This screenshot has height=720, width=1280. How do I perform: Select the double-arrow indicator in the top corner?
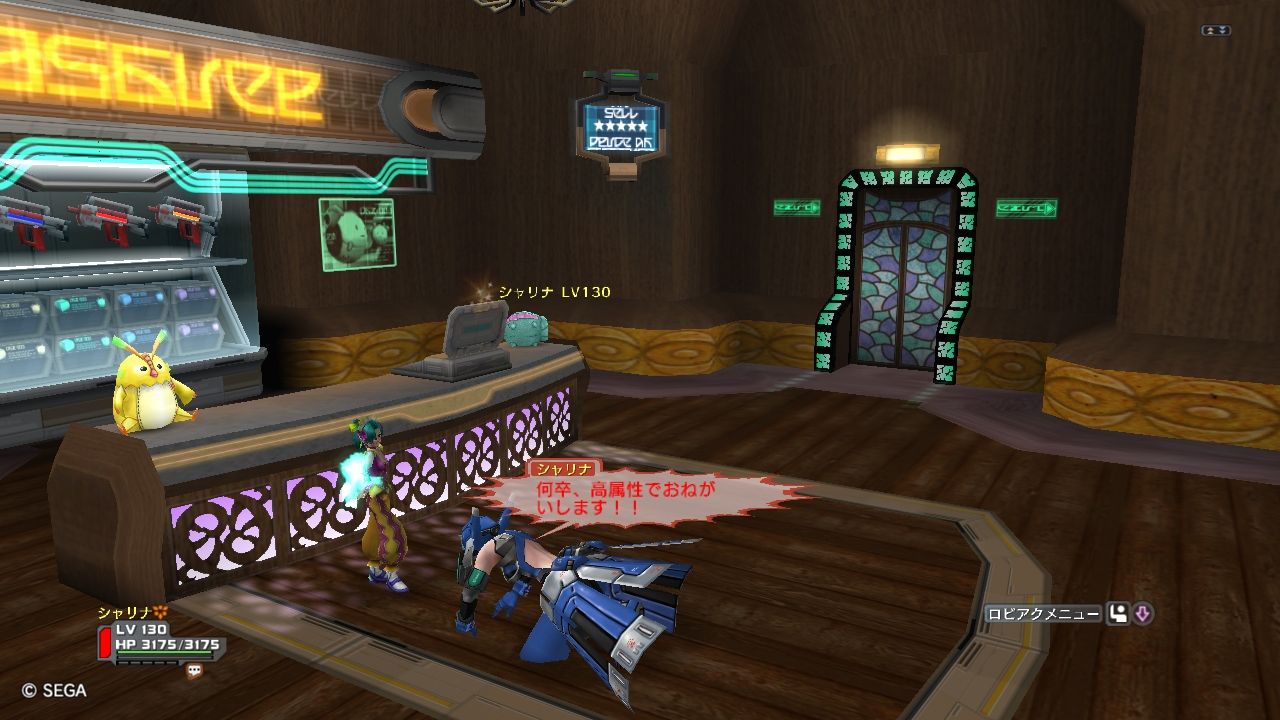(1215, 31)
